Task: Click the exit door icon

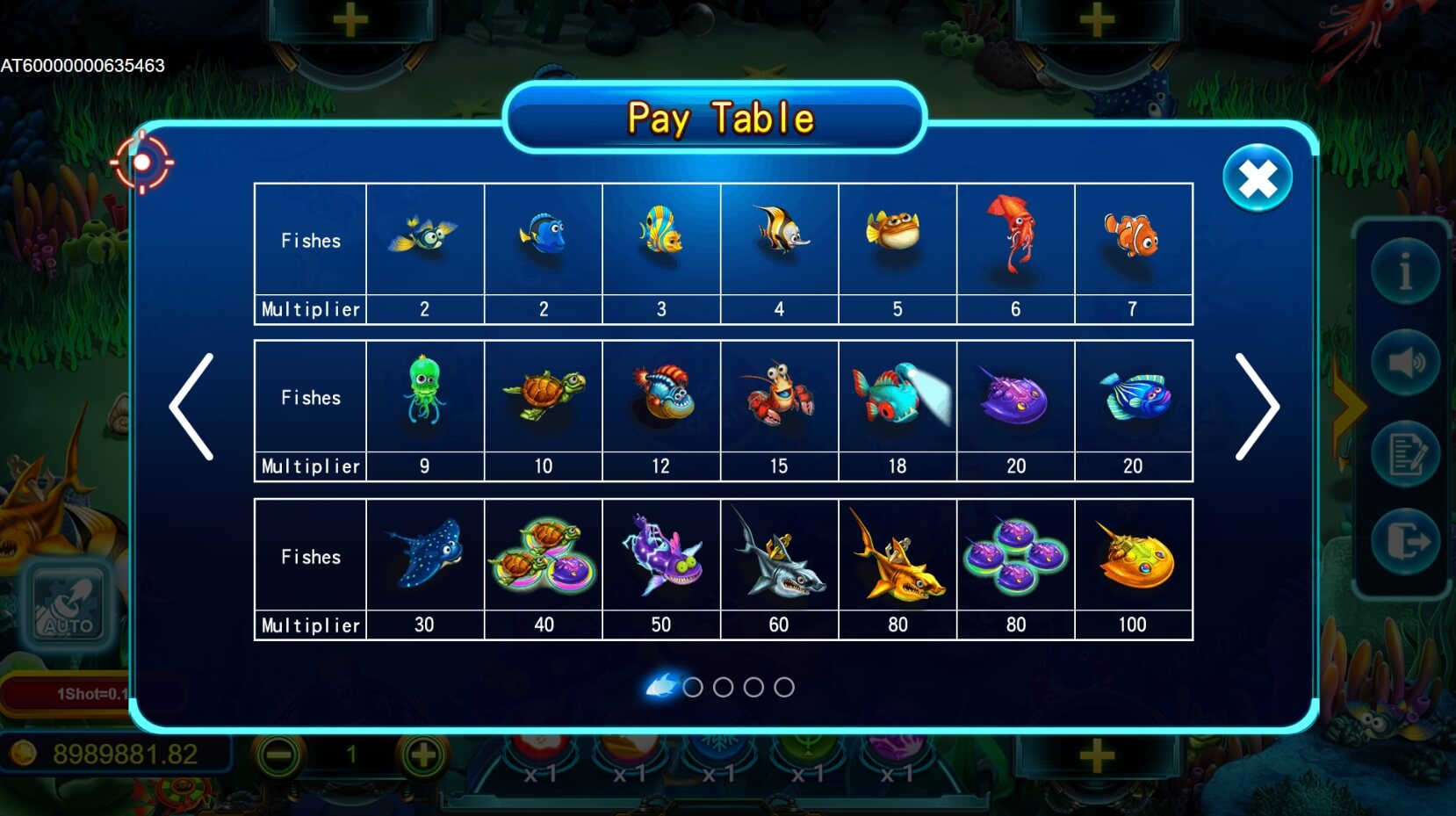Action: point(1405,542)
